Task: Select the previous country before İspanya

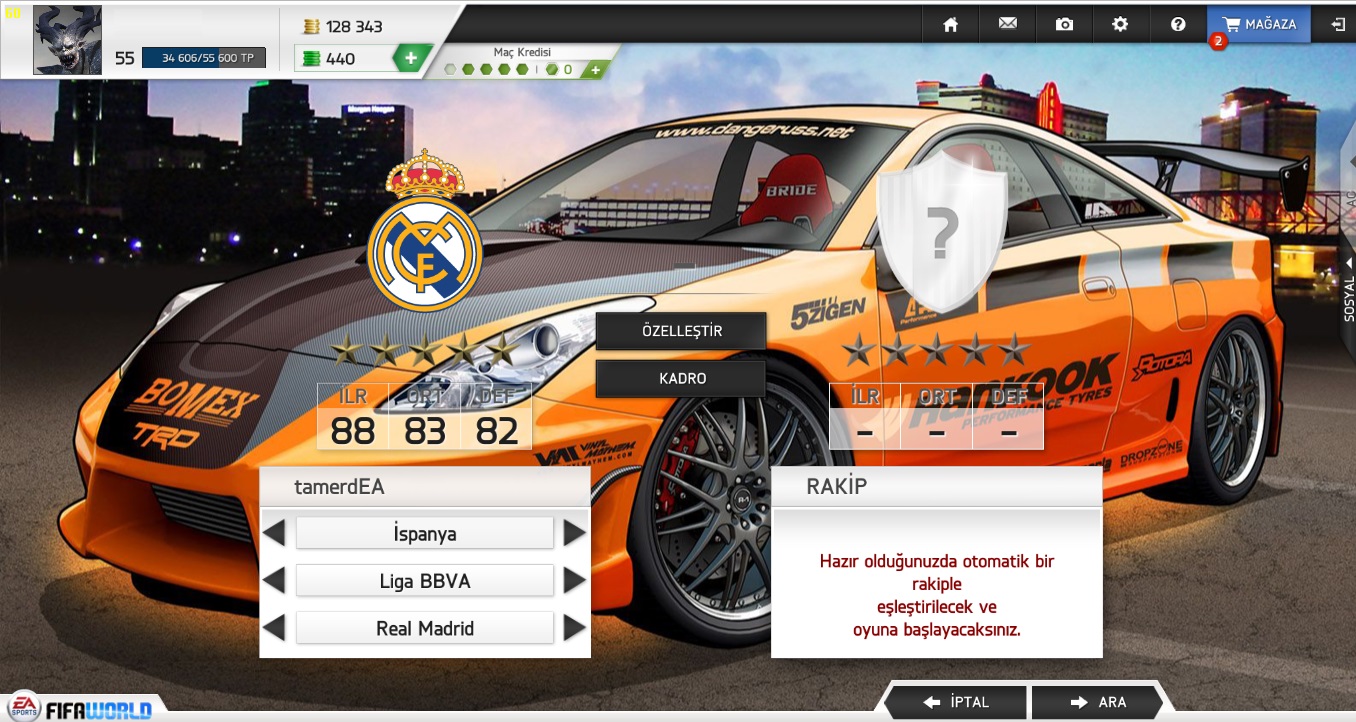Action: pos(274,533)
